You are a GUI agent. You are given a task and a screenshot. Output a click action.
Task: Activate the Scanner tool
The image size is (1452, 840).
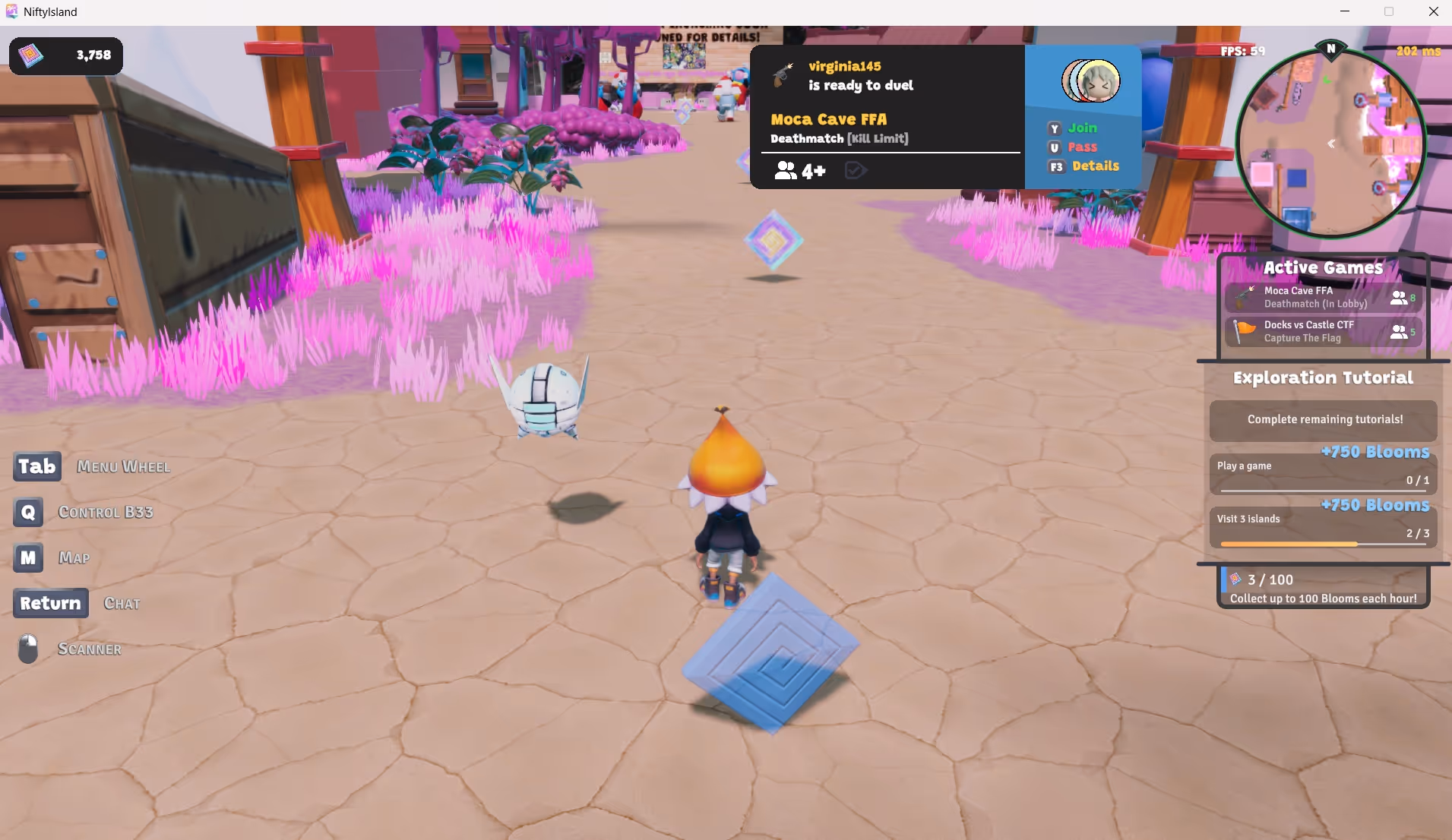28,649
